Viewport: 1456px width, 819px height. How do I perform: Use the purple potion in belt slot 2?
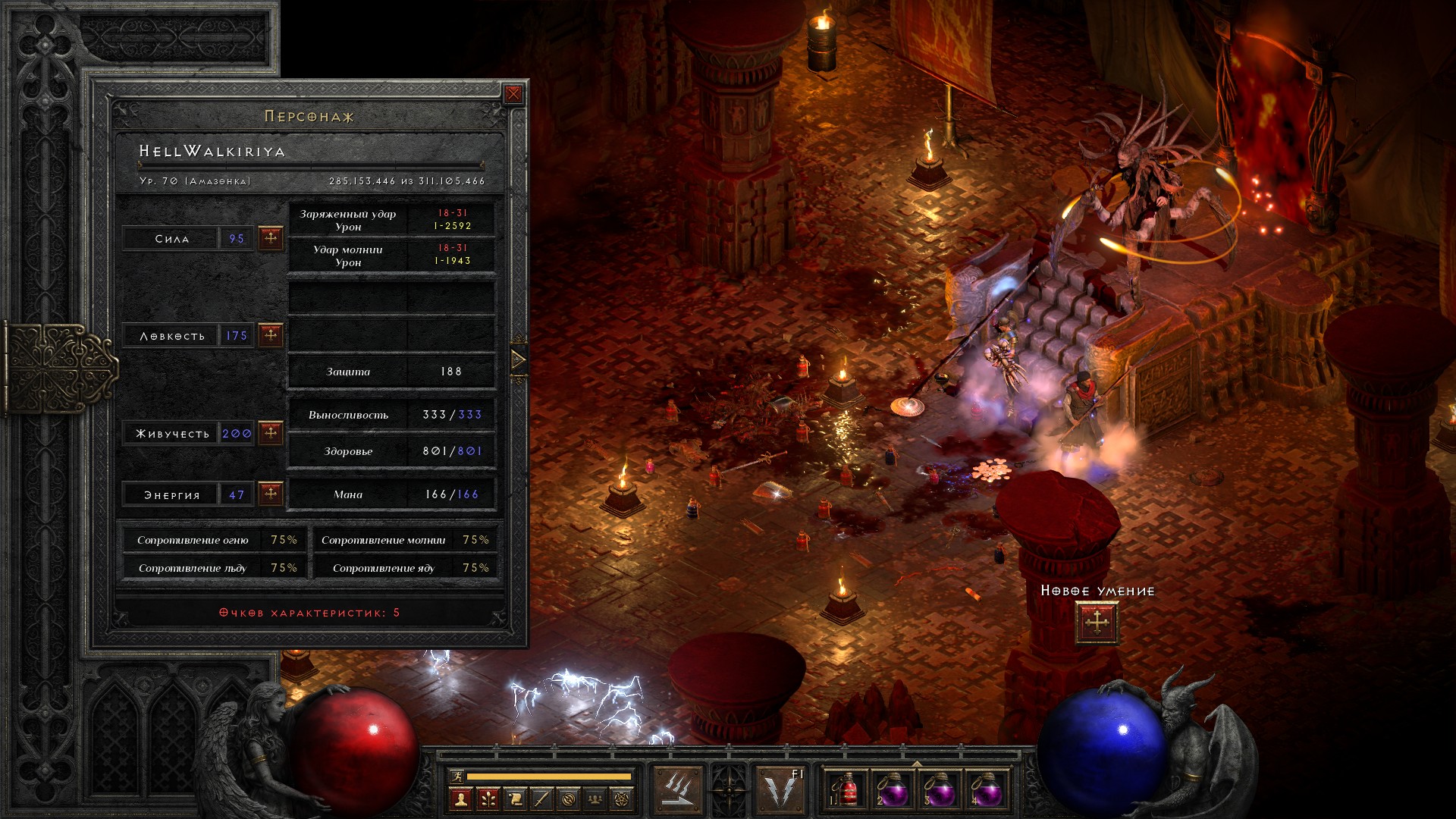(x=893, y=791)
